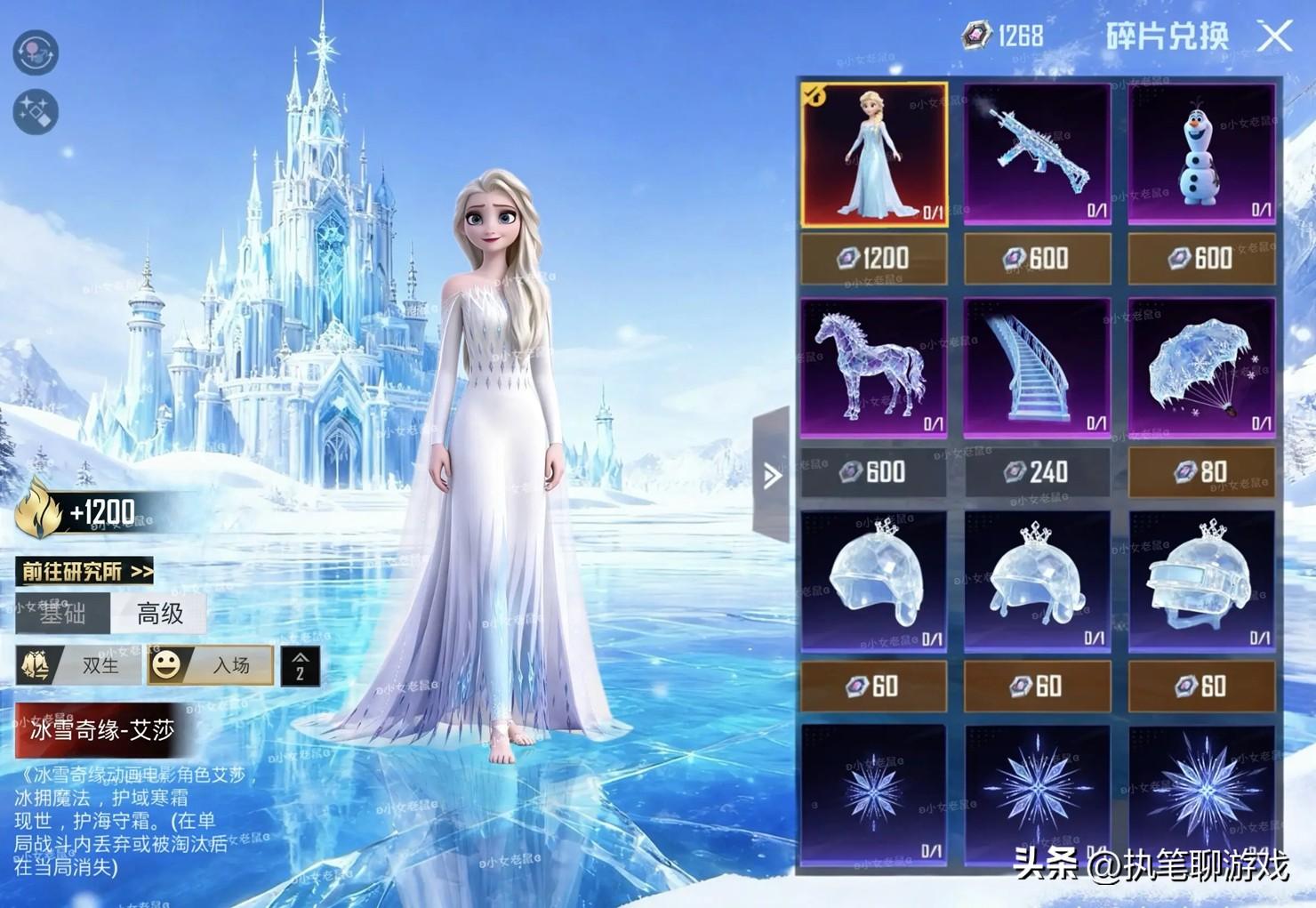Switch to the 基础 (Basic) tab
The image size is (1316, 908).
(x=62, y=614)
